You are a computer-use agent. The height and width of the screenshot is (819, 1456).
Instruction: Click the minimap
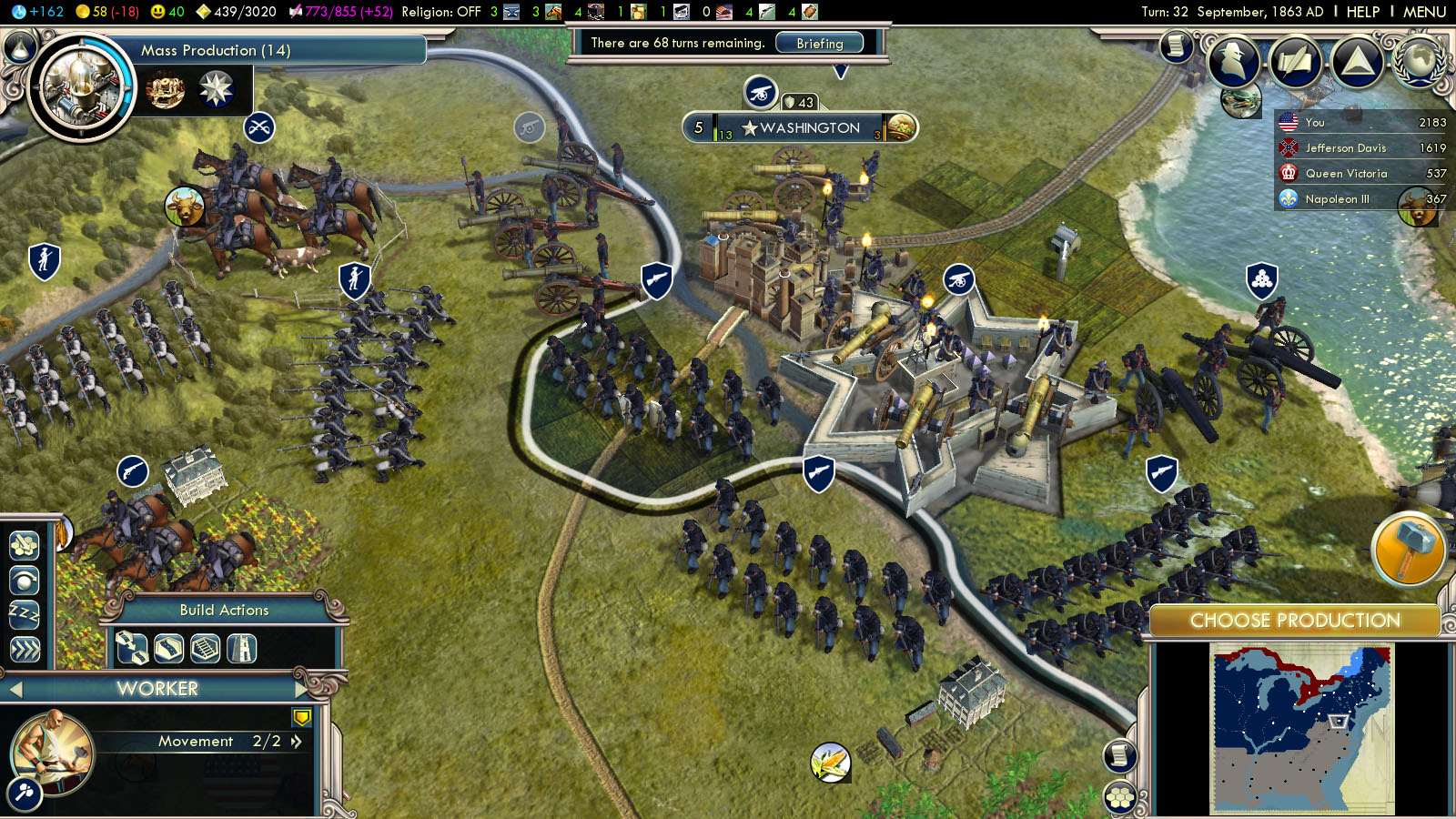click(x=1300, y=729)
